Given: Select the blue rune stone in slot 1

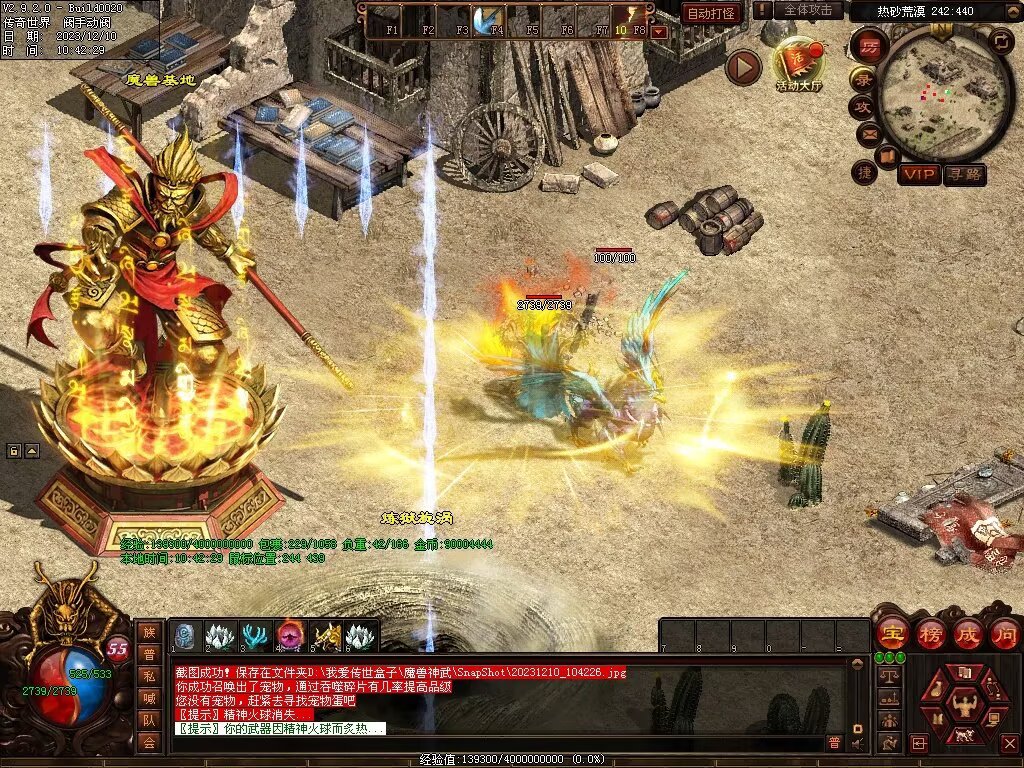Looking at the screenshot, I should click(x=186, y=636).
